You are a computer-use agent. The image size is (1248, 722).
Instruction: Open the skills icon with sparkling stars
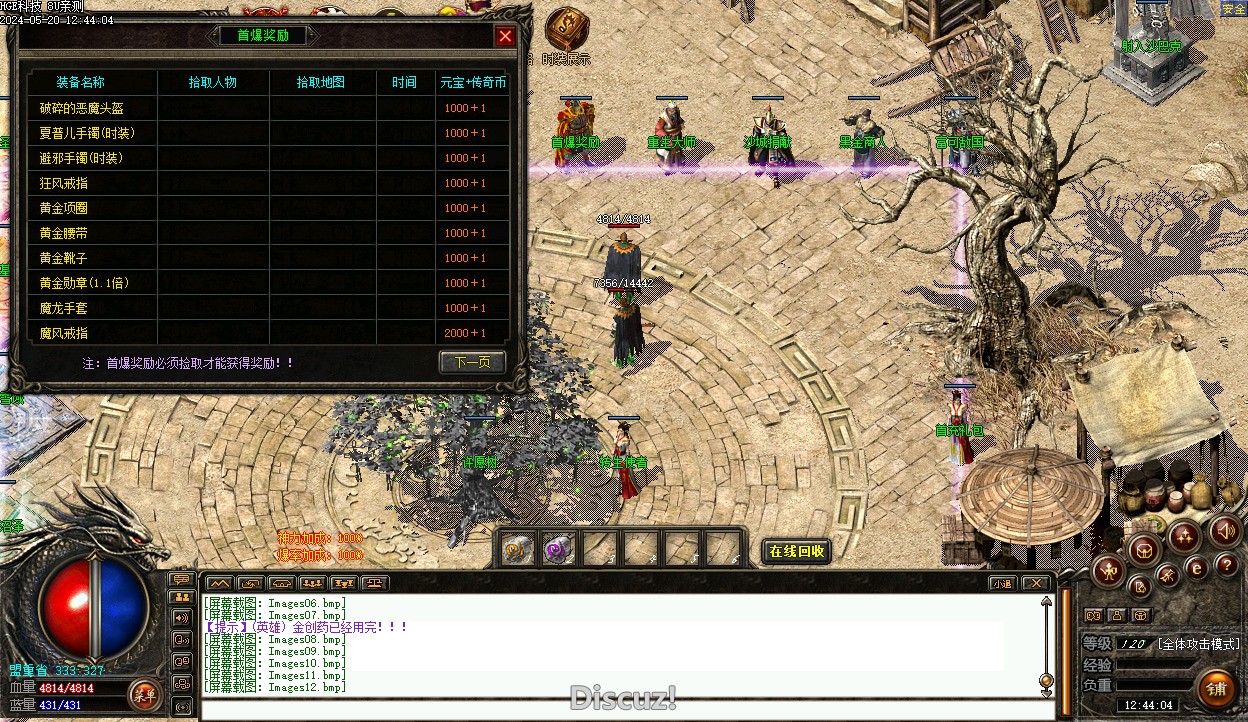[1185, 535]
